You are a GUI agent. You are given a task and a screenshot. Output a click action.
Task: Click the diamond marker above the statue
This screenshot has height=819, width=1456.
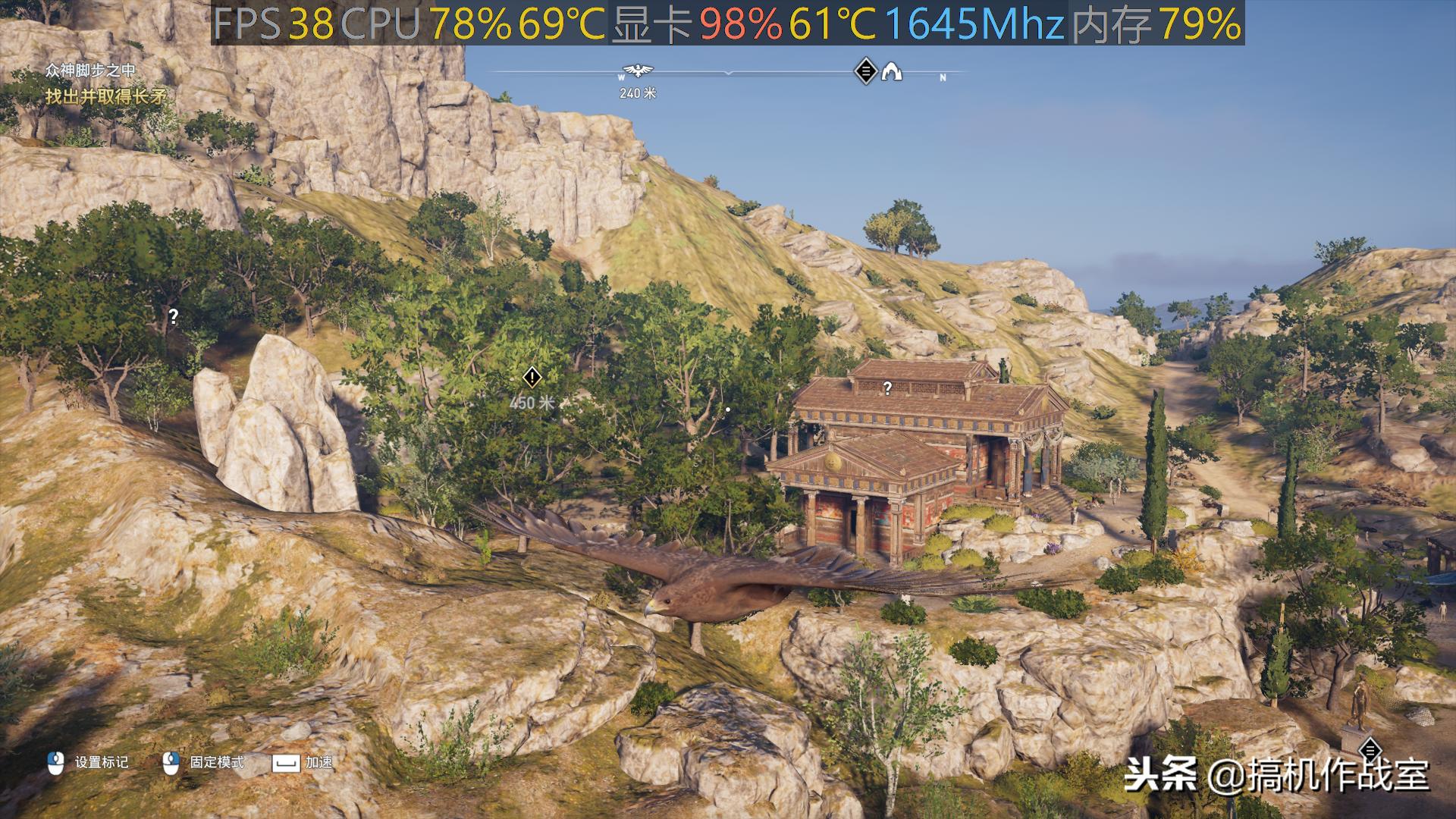tap(1370, 750)
